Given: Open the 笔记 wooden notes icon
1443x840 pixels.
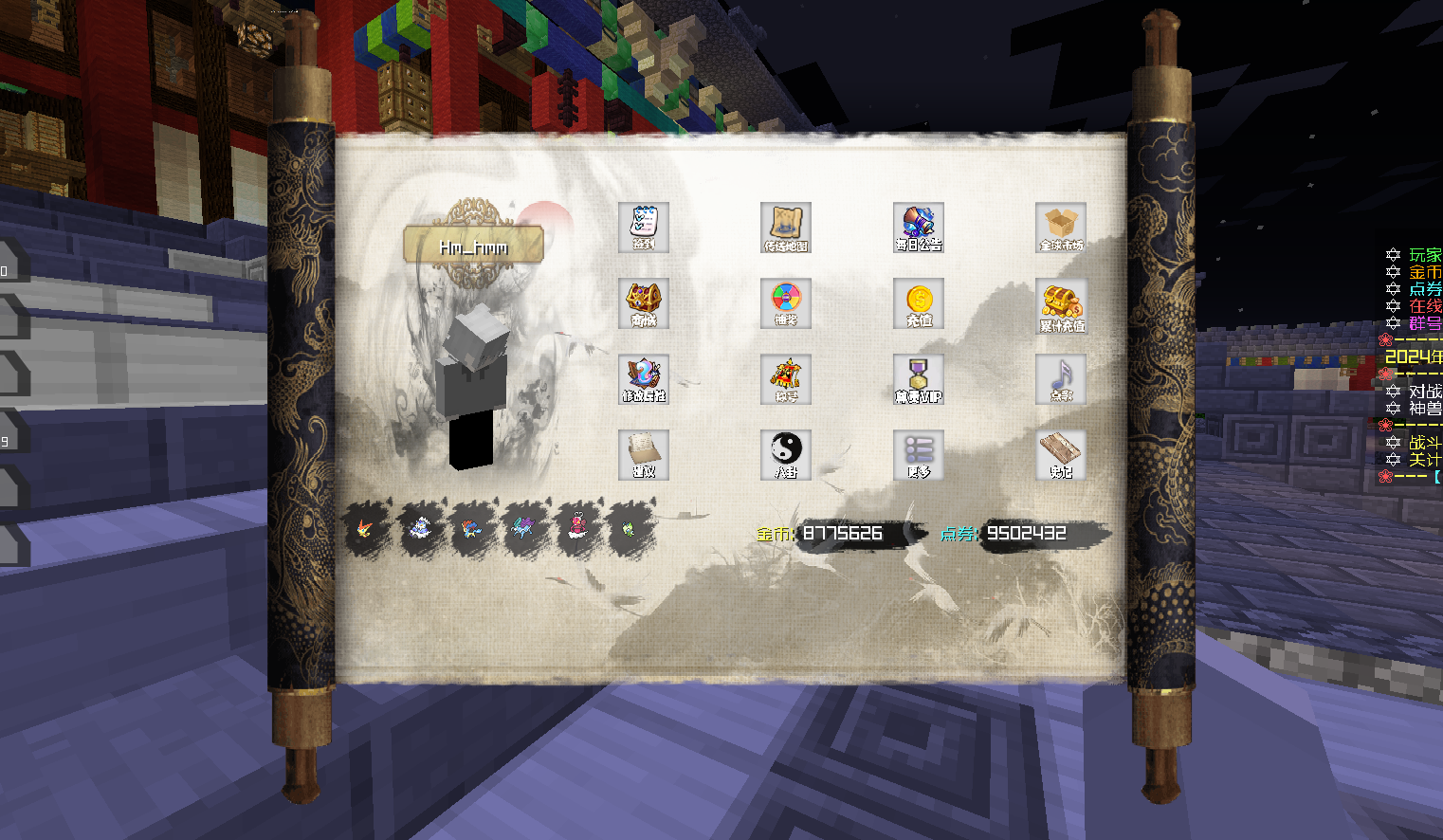Looking at the screenshot, I should click(1060, 454).
